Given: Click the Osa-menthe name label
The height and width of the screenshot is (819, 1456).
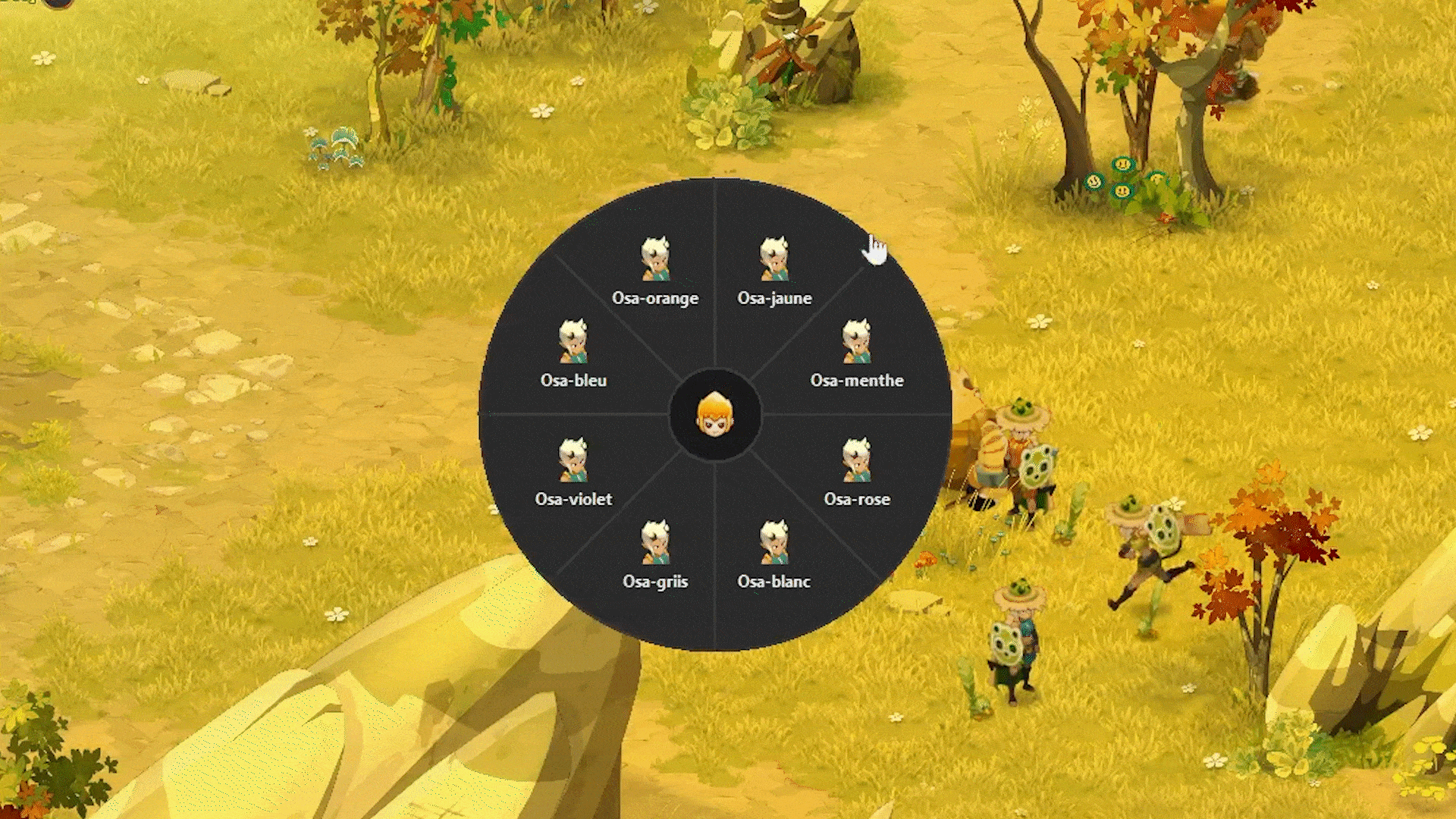Looking at the screenshot, I should 857,381.
